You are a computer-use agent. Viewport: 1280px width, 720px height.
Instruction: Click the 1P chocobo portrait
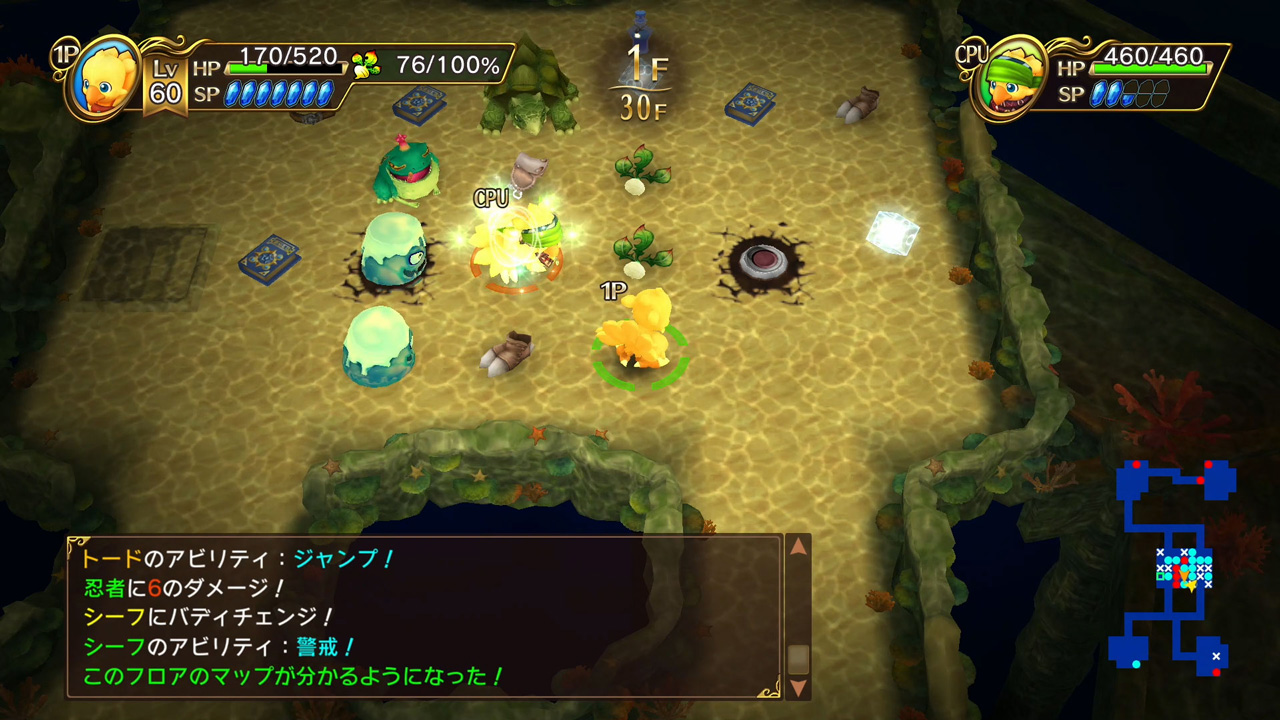[104, 81]
